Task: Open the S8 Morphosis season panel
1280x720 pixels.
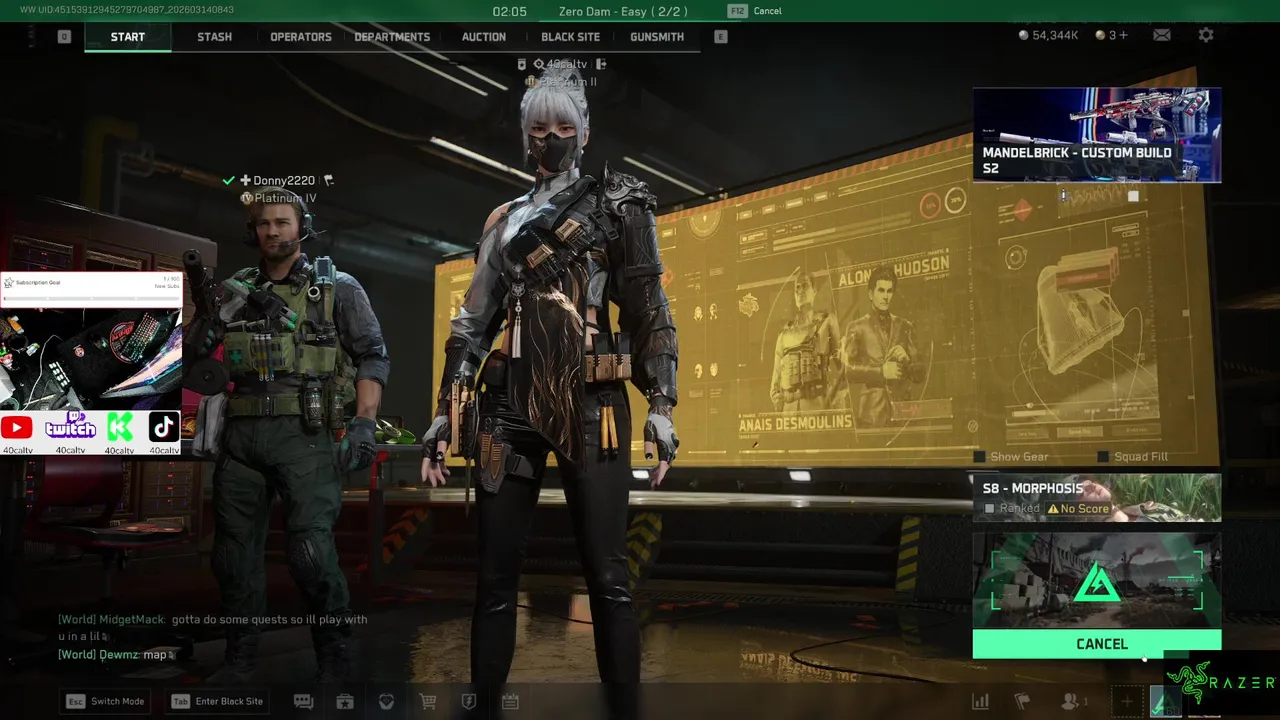Action: coord(1096,497)
